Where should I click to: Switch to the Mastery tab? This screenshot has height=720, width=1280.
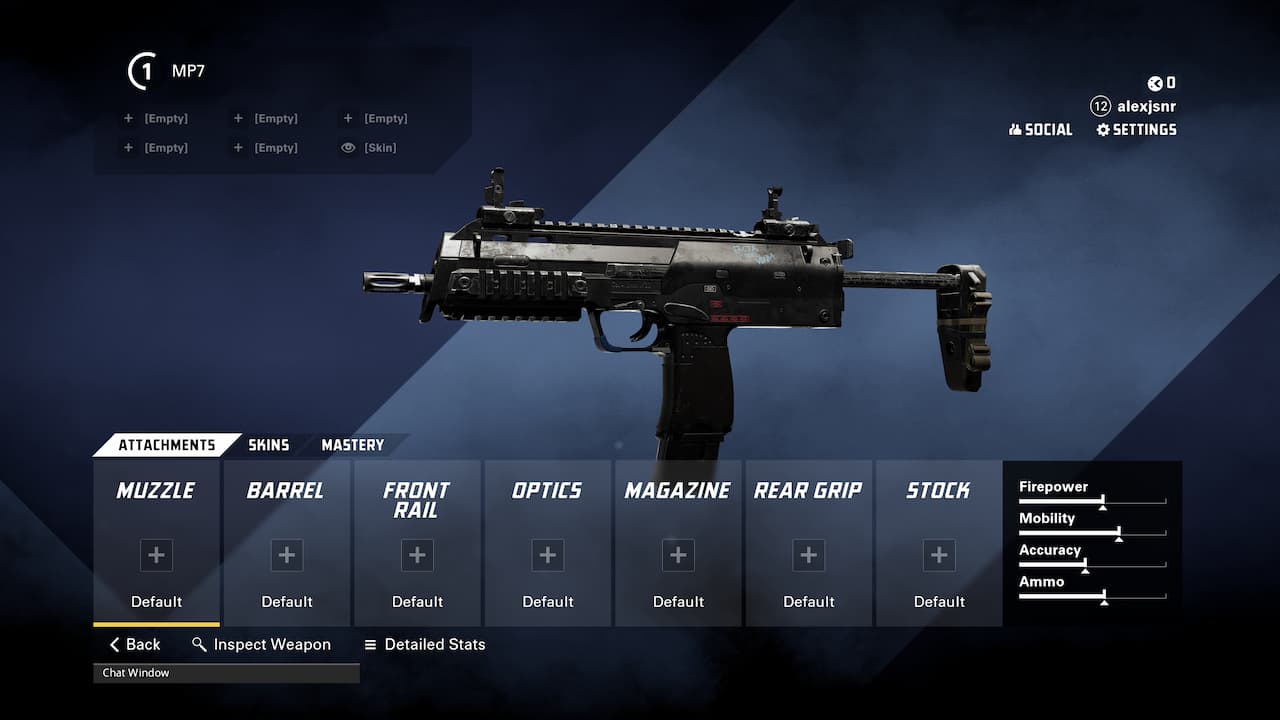pyautogui.click(x=352, y=445)
